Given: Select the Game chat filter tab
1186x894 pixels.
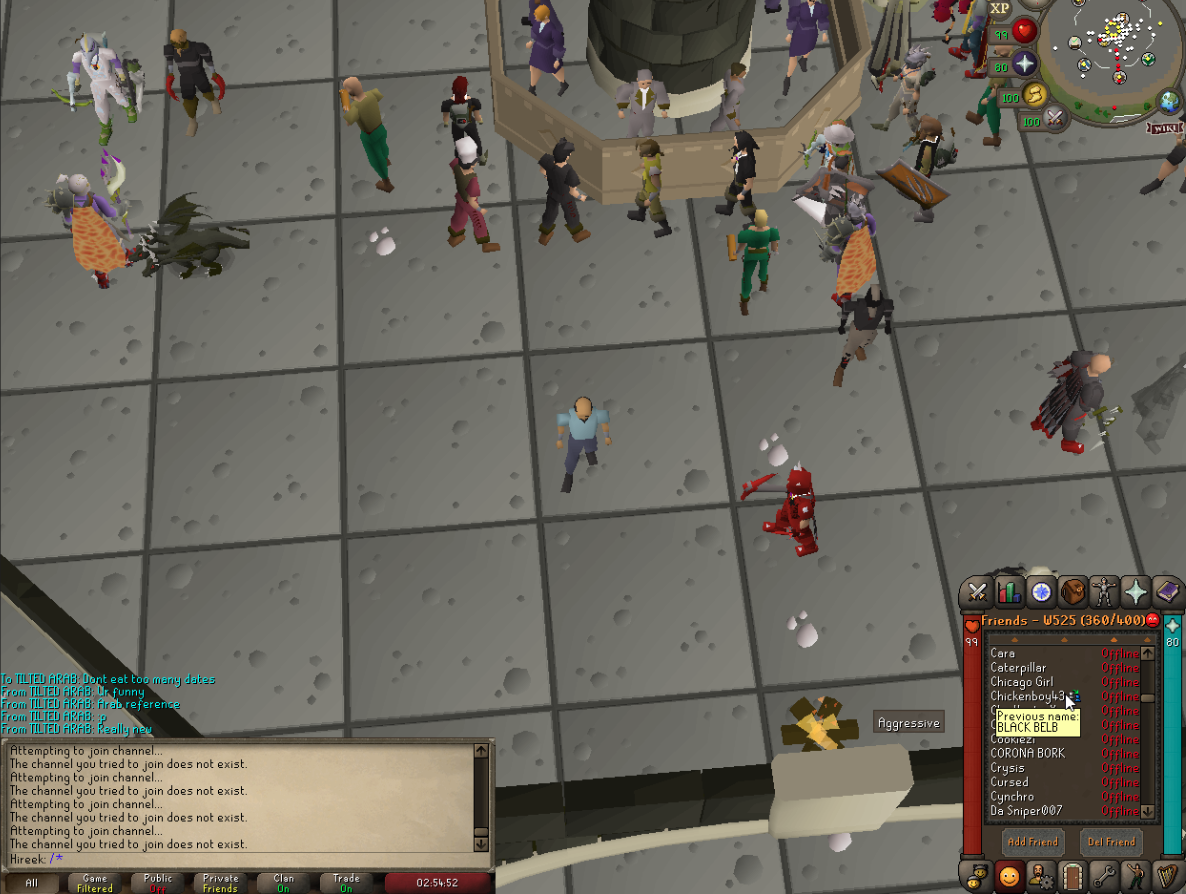Looking at the screenshot, I should click(95, 883).
